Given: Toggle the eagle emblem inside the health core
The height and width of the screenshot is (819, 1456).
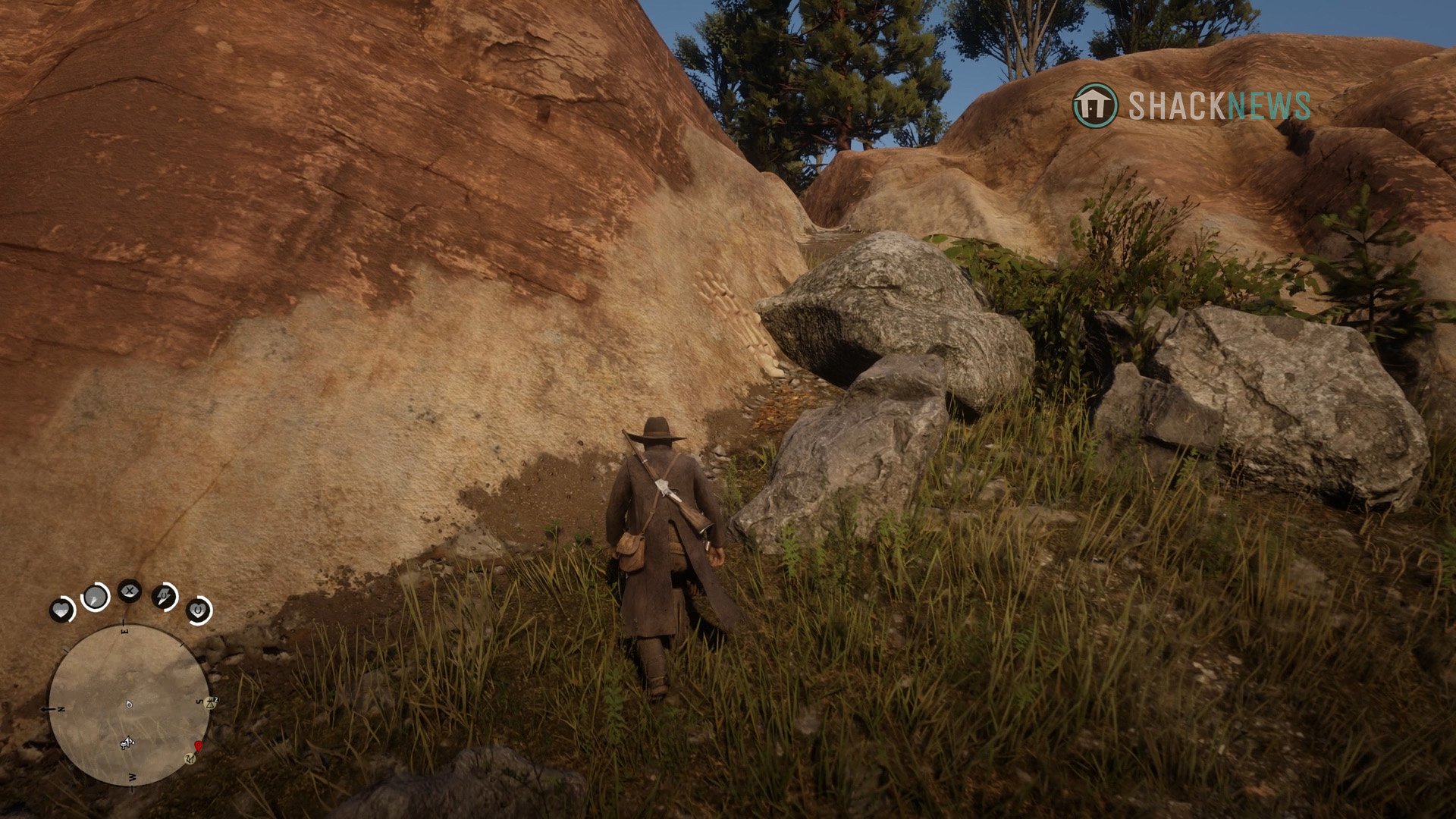Looking at the screenshot, I should [x=62, y=608].
